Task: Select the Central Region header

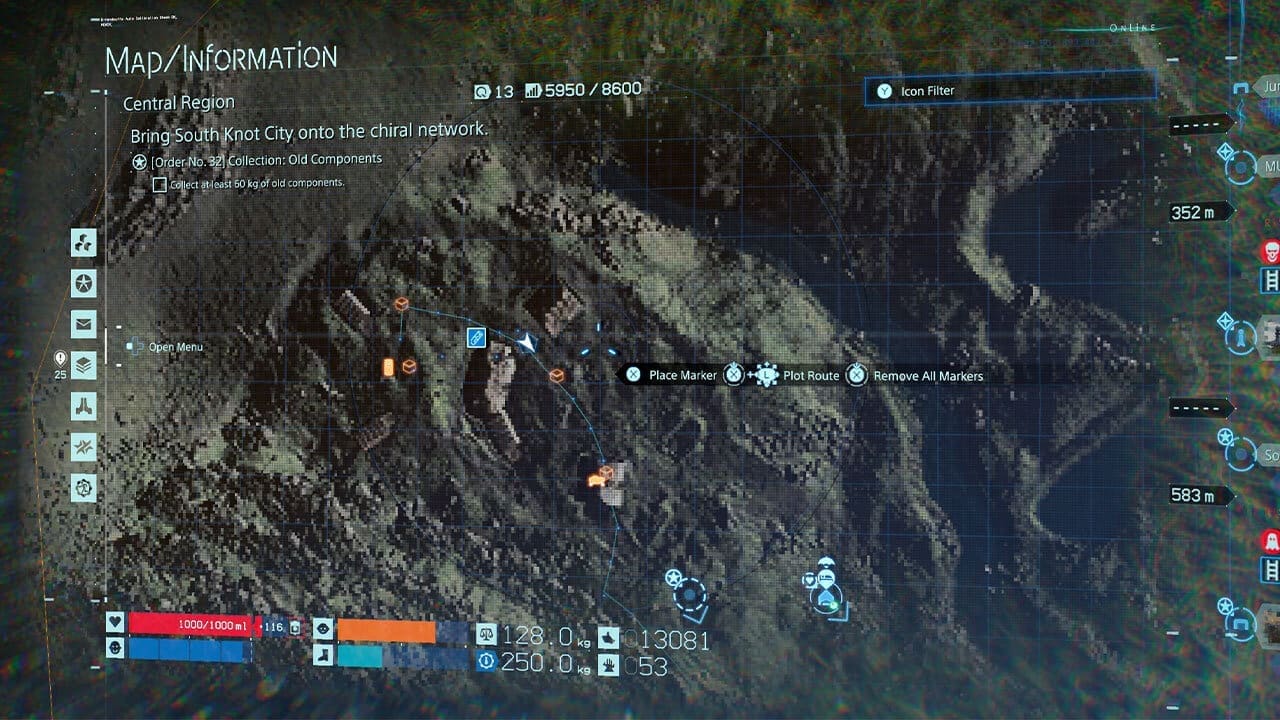Action: tap(178, 102)
